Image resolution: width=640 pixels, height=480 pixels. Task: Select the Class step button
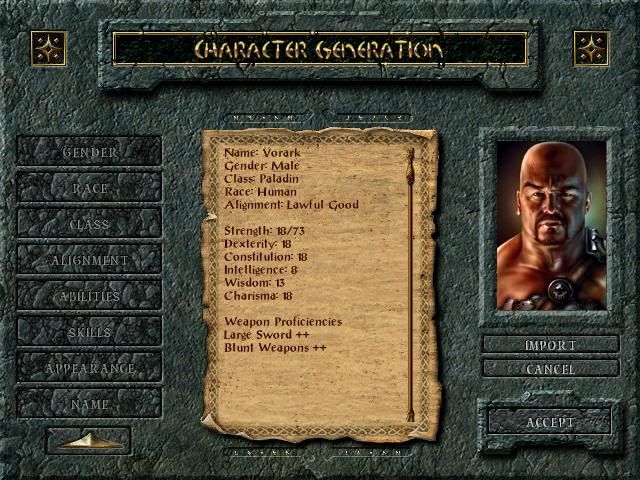tap(90, 224)
